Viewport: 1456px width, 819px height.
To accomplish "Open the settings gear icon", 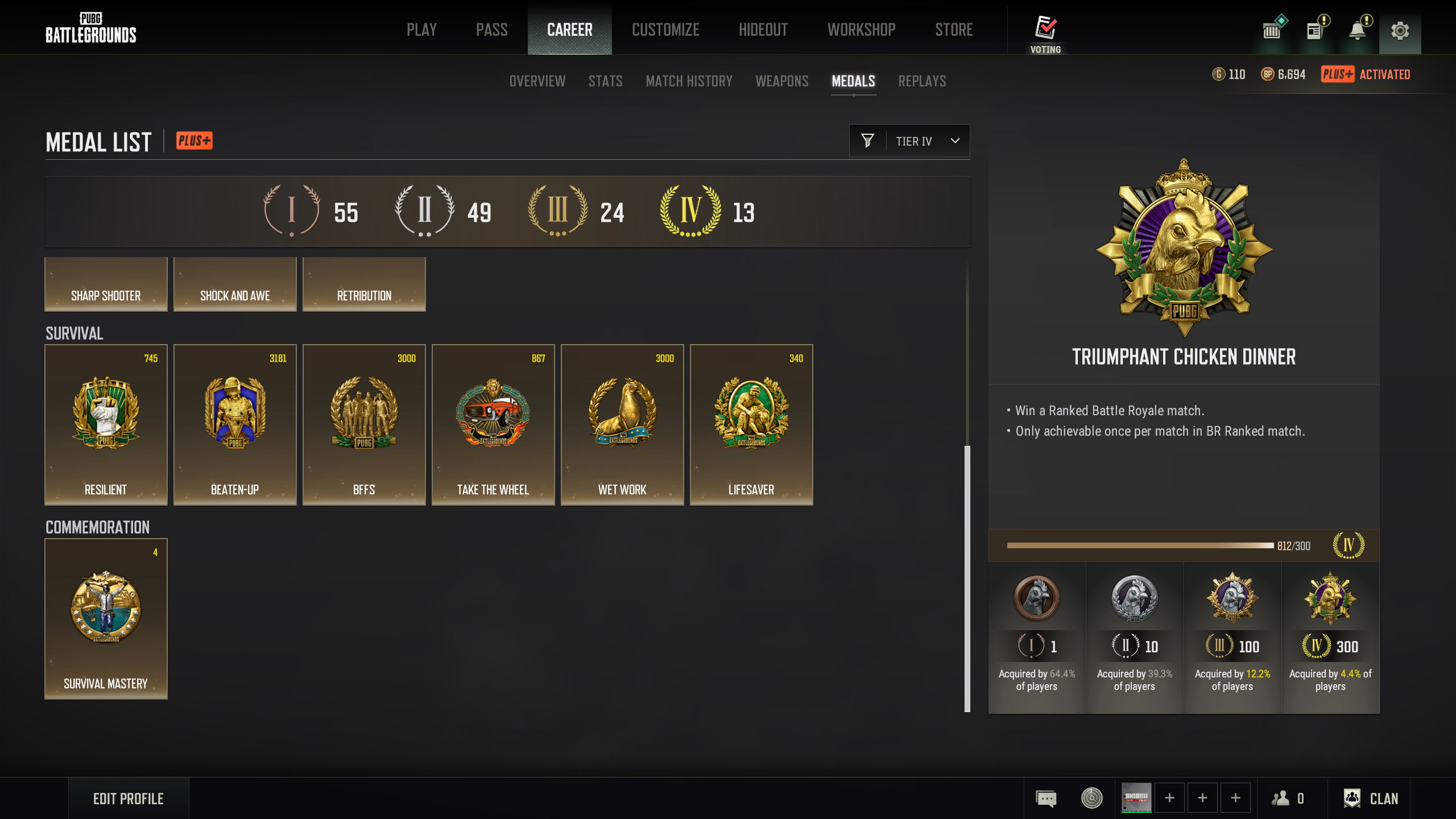I will pyautogui.click(x=1400, y=31).
